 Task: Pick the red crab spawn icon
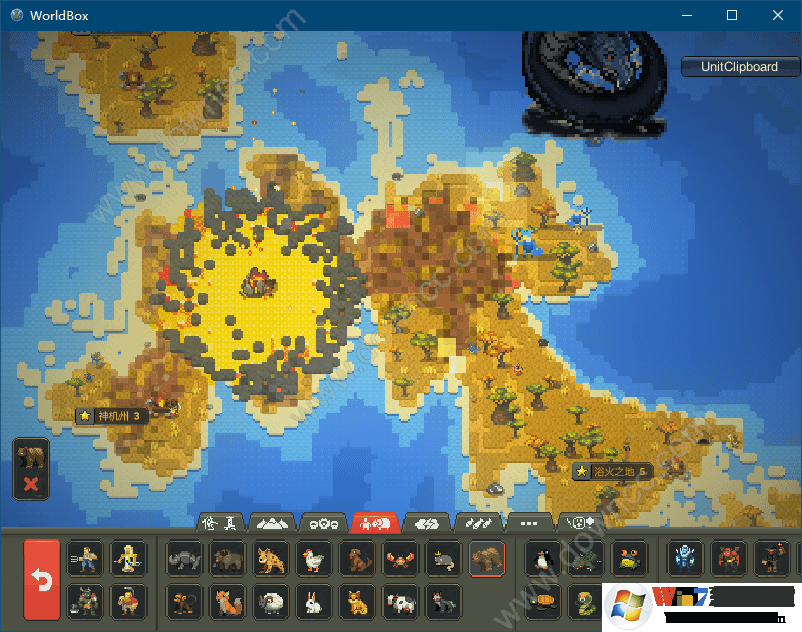click(x=401, y=559)
